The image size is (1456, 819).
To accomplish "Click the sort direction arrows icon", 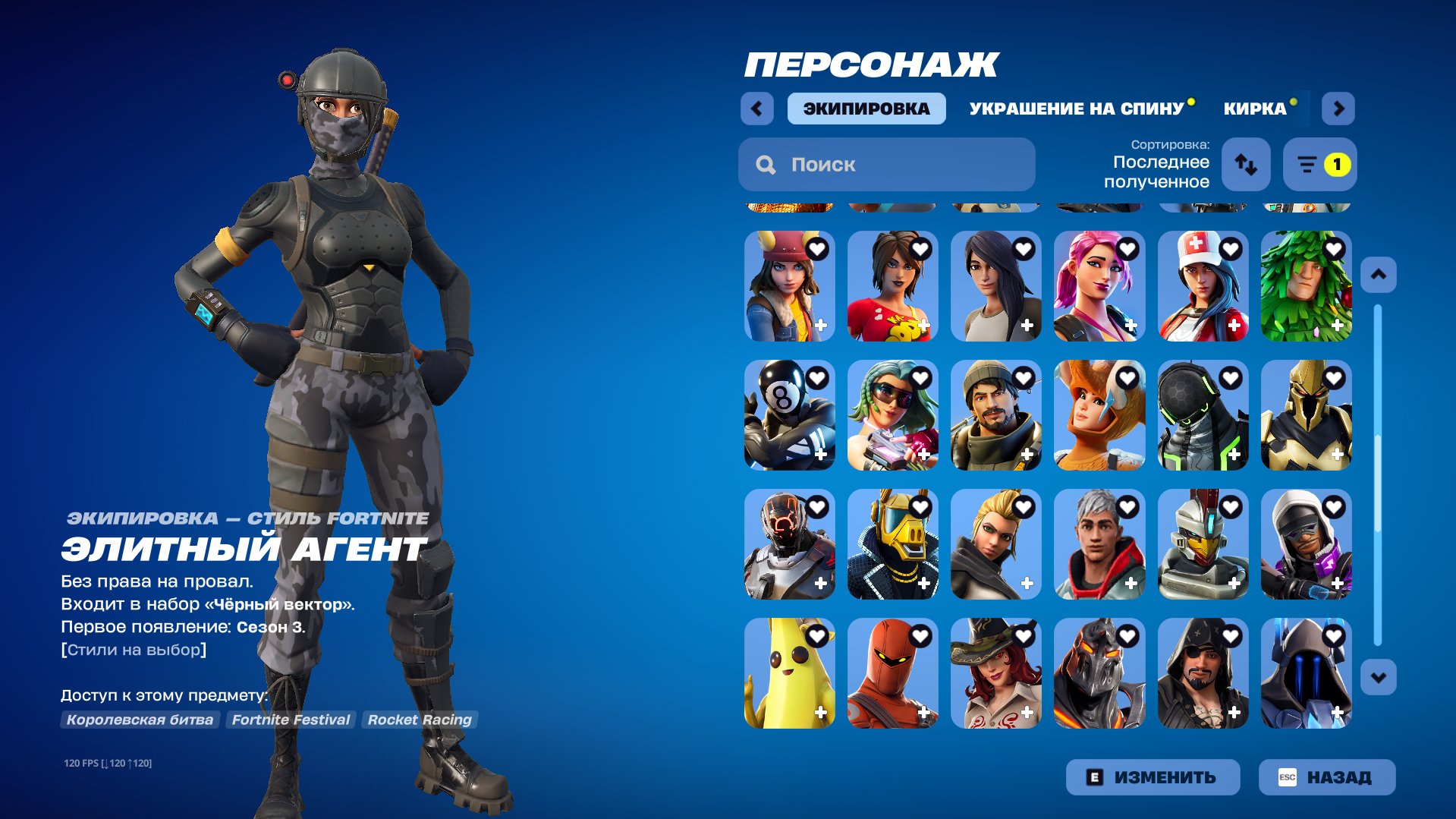I will (x=1247, y=165).
